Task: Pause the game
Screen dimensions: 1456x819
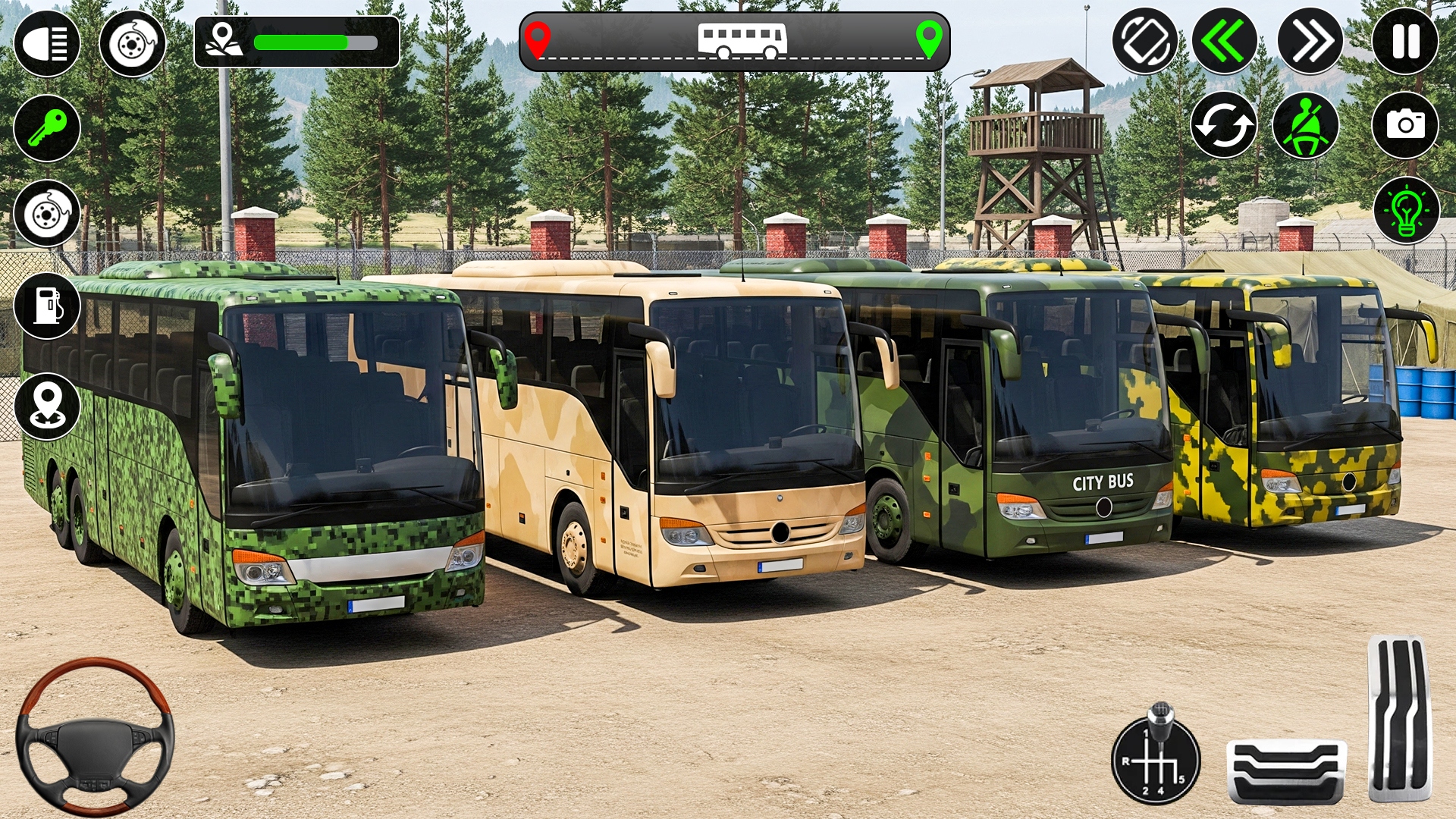Action: pos(1405,41)
